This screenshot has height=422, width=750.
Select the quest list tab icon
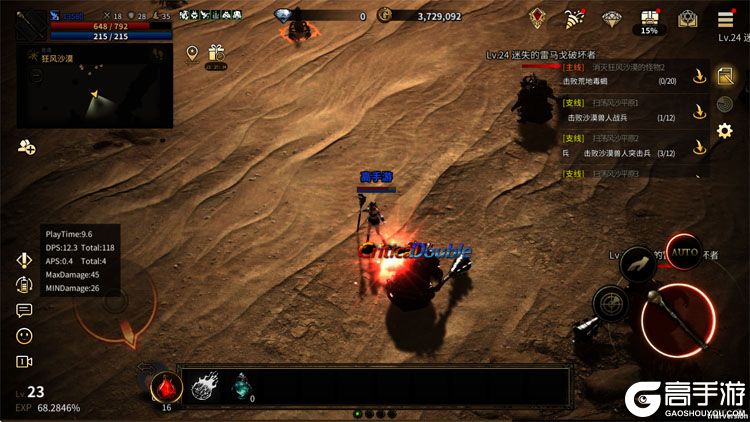click(725, 75)
